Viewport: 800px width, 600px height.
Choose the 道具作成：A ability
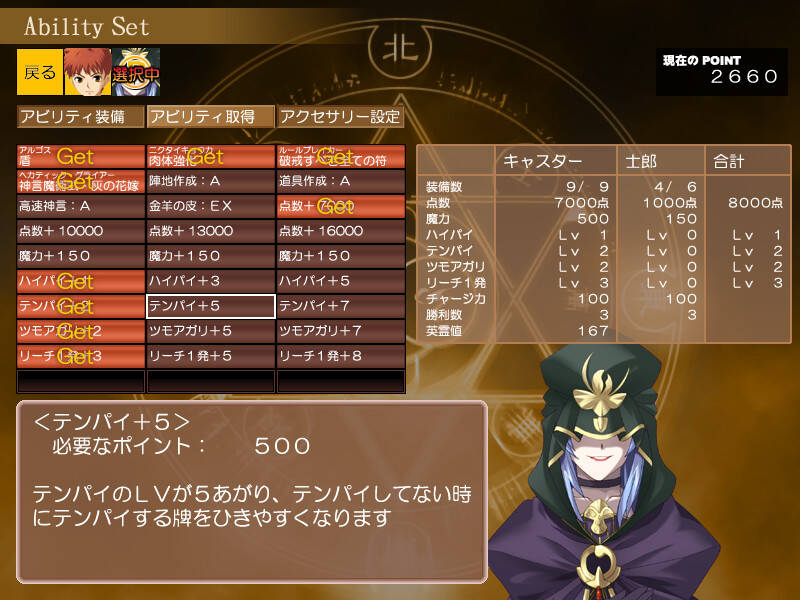tap(341, 182)
